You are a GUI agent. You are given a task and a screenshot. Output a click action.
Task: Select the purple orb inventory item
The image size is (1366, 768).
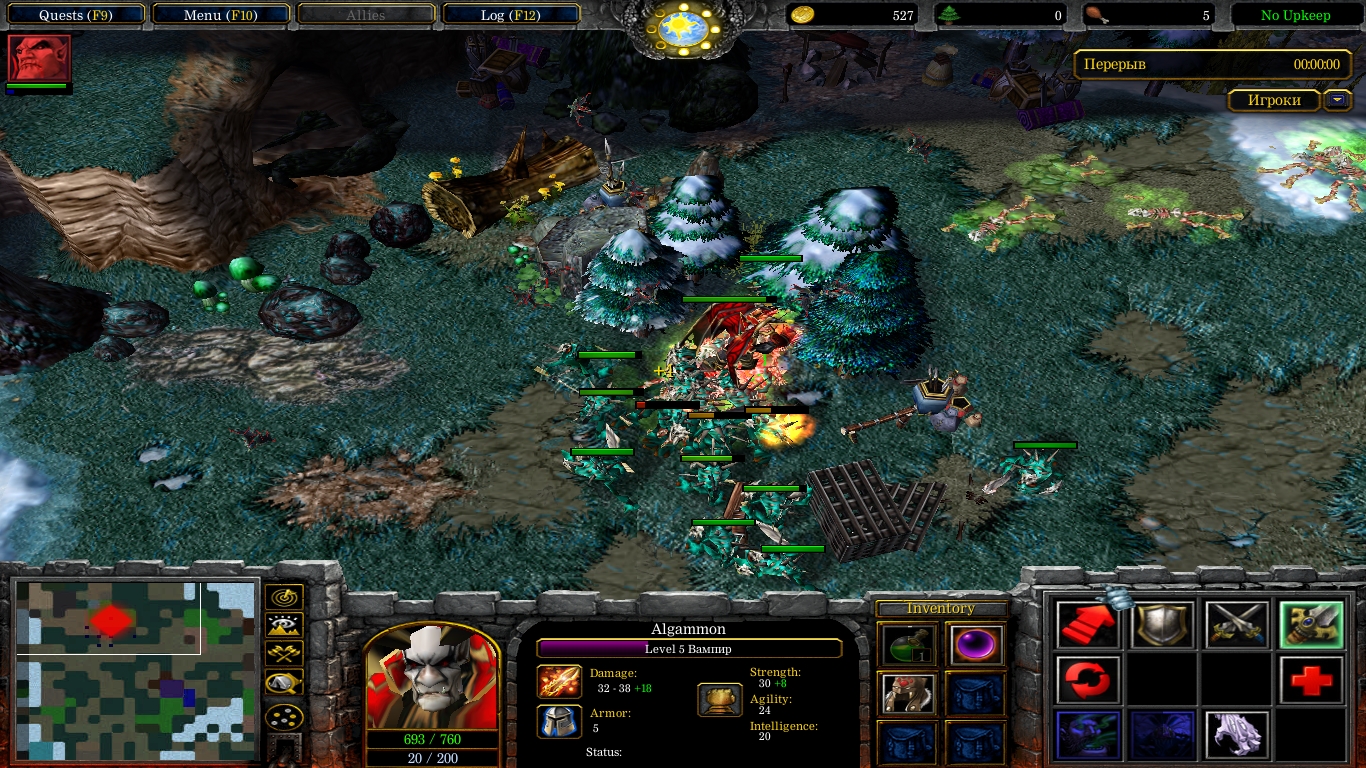pos(975,645)
